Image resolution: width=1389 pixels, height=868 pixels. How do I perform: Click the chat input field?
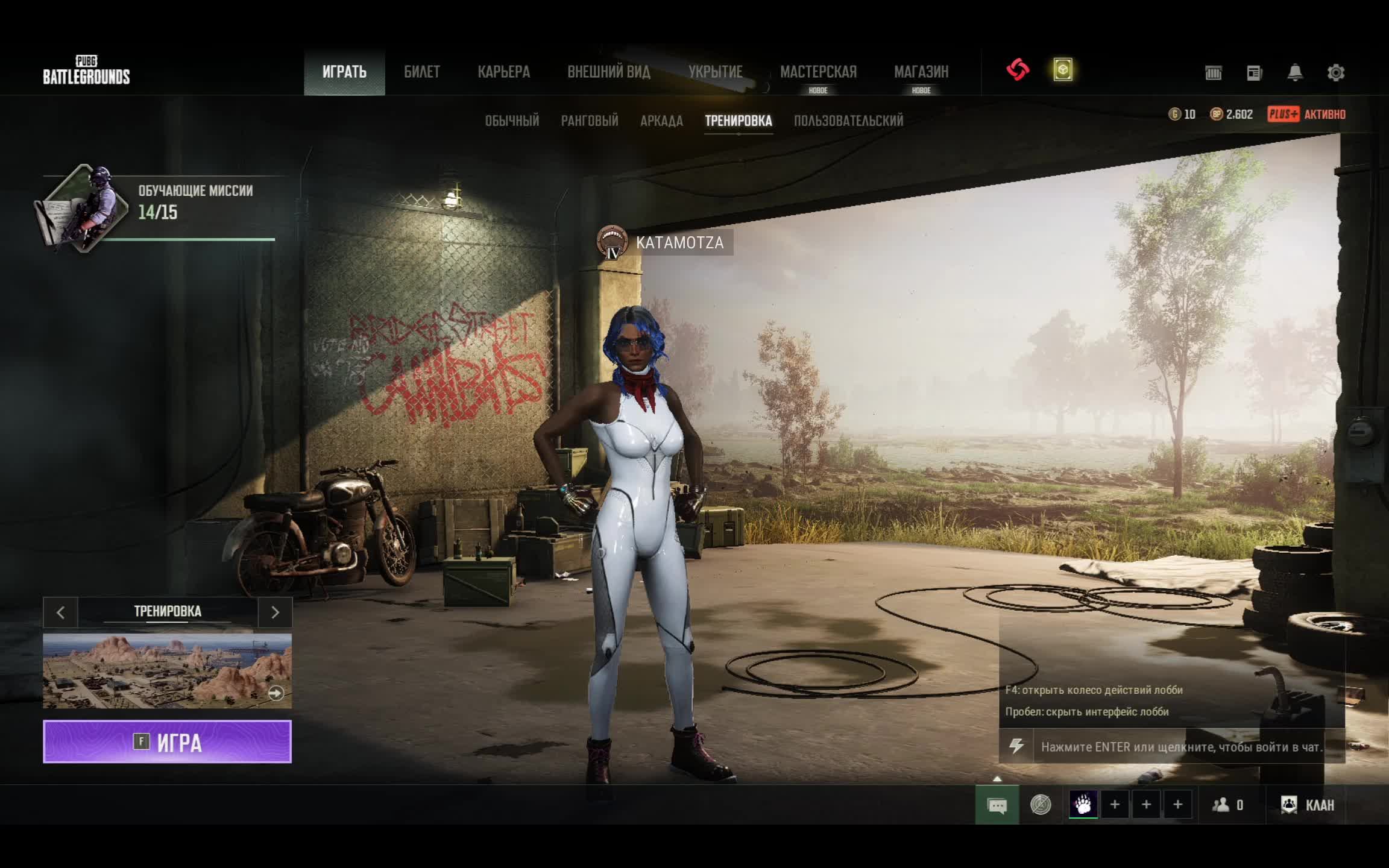pos(1180,747)
